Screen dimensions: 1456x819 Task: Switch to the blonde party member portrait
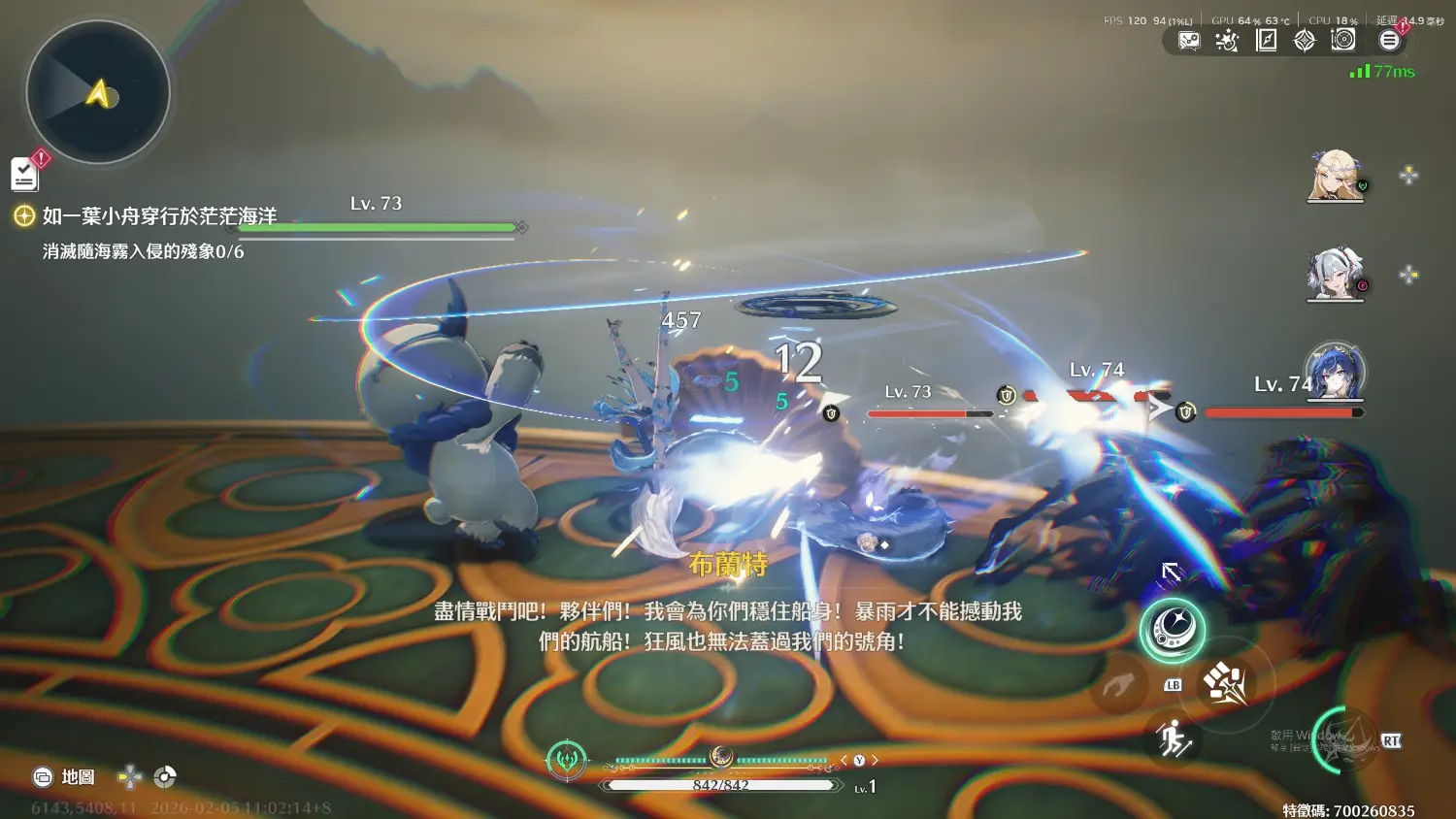pos(1336,176)
